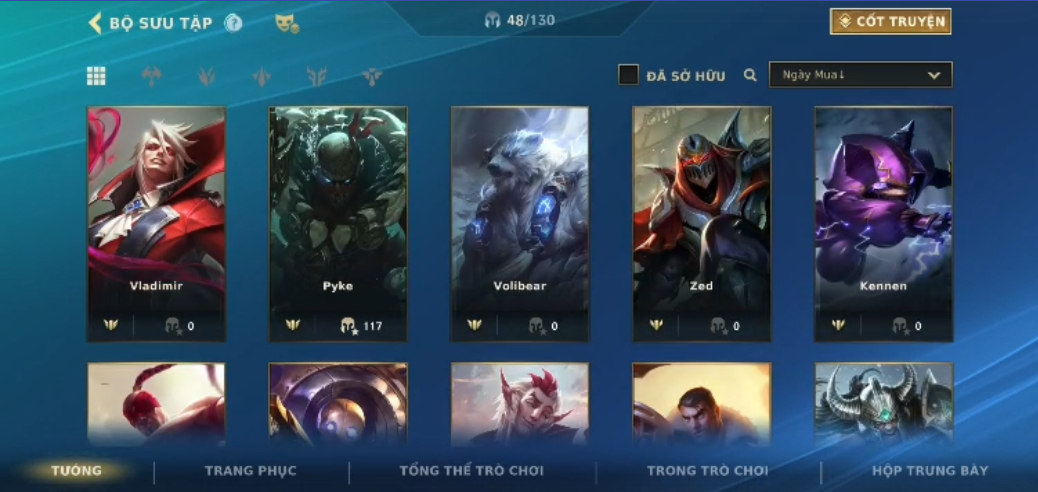1038x492 pixels.
Task: Choose the Pyke champion card
Action: tap(338, 223)
